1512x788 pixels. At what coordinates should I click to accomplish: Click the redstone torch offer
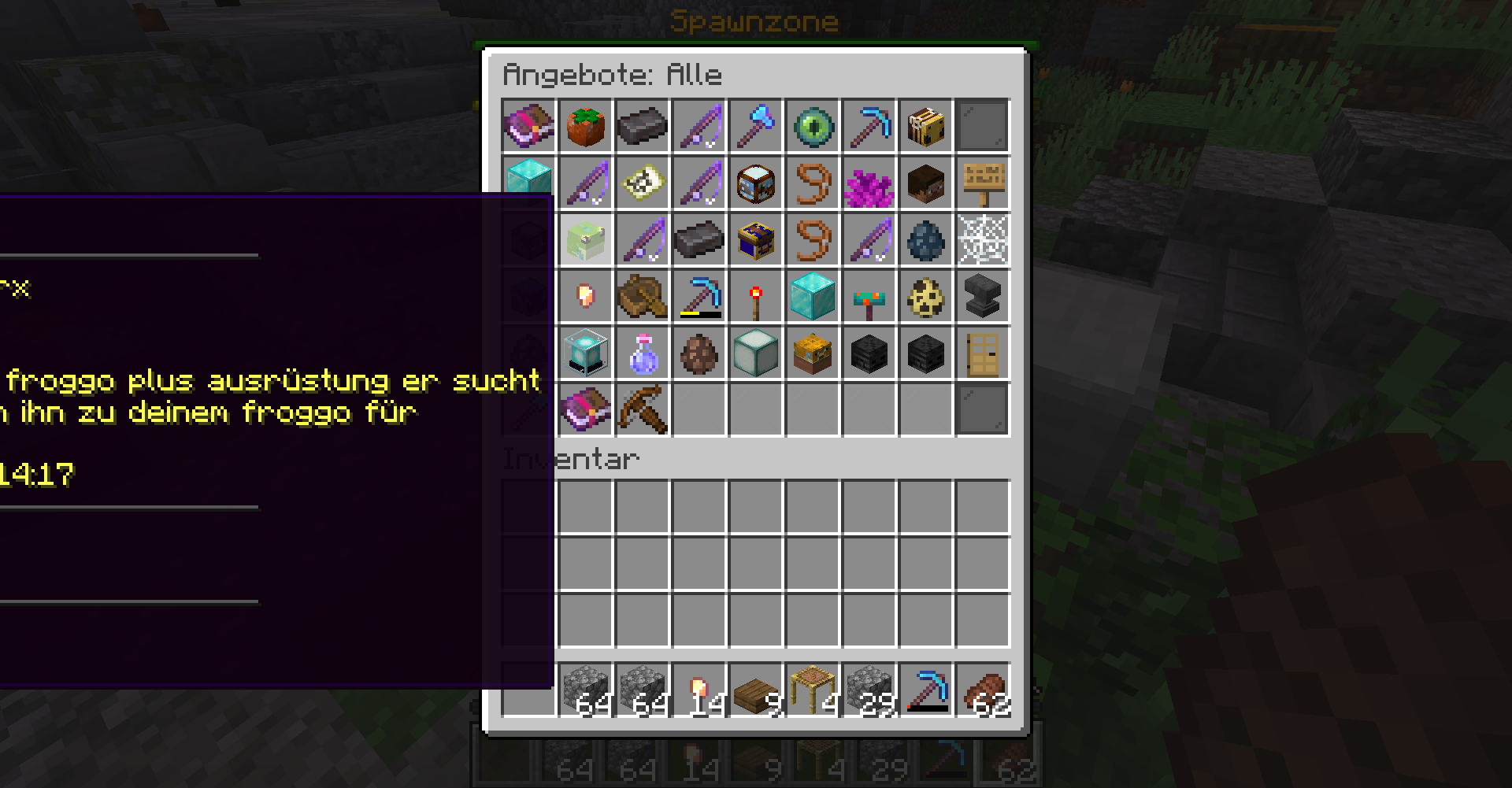point(756,296)
